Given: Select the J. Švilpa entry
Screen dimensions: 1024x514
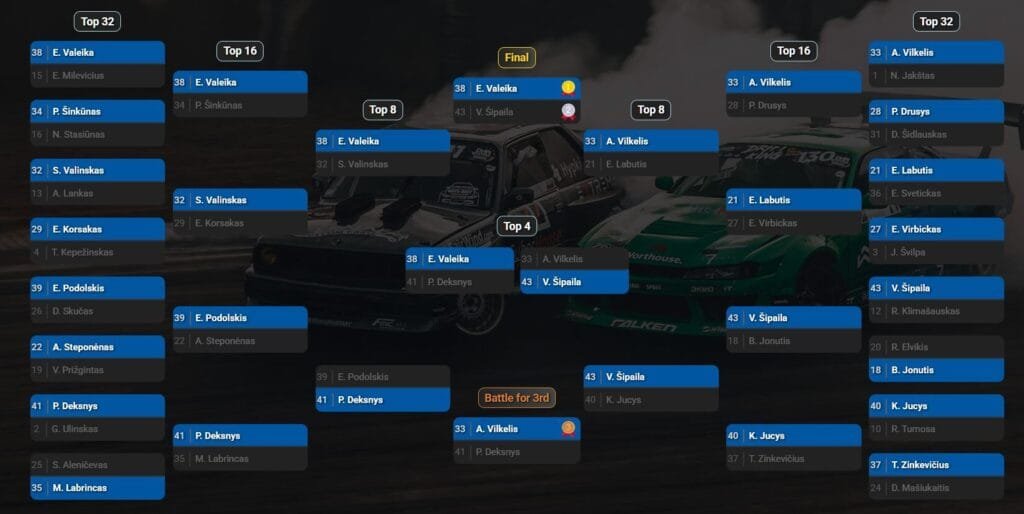Looking at the screenshot, I should [x=936, y=253].
